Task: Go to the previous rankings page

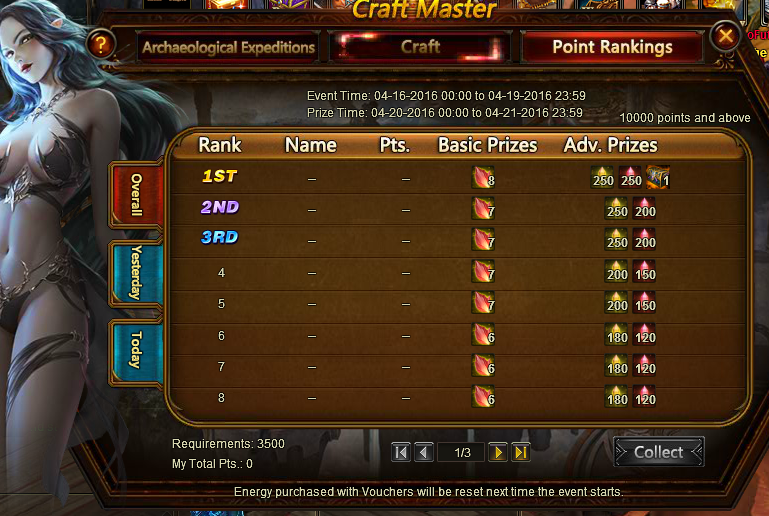Action: pyautogui.click(x=423, y=453)
